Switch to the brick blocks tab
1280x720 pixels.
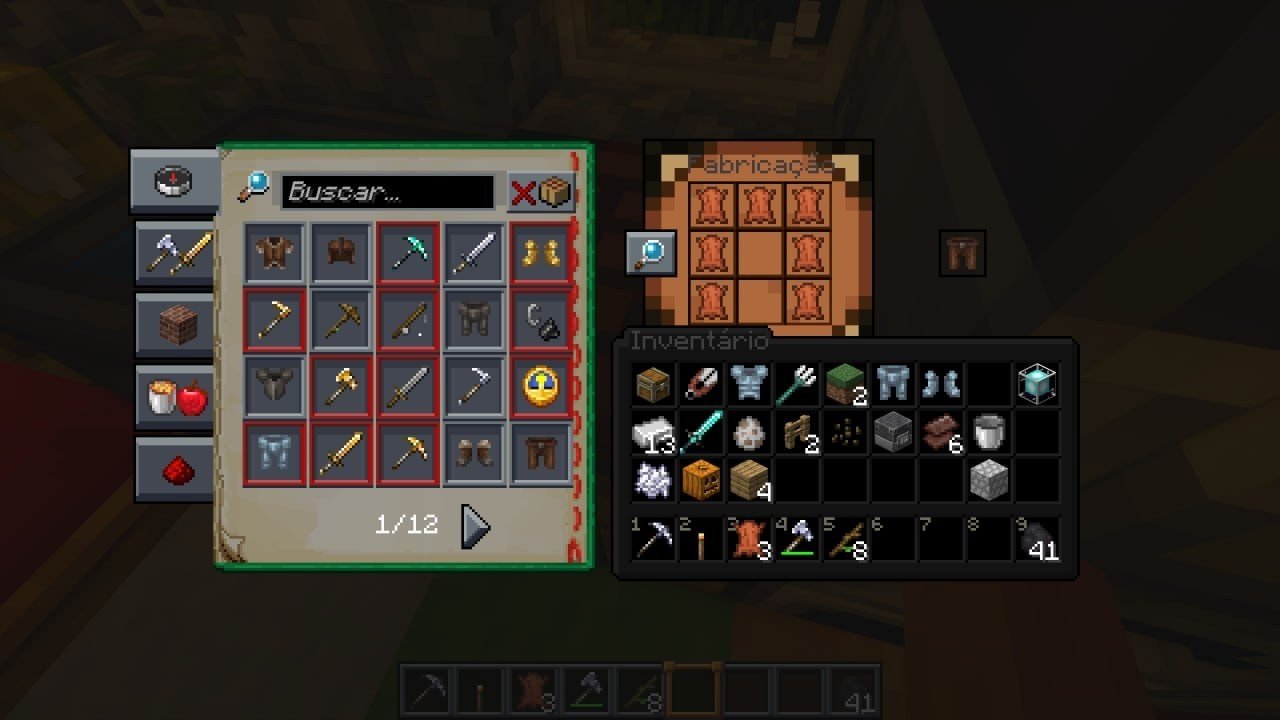click(x=176, y=326)
